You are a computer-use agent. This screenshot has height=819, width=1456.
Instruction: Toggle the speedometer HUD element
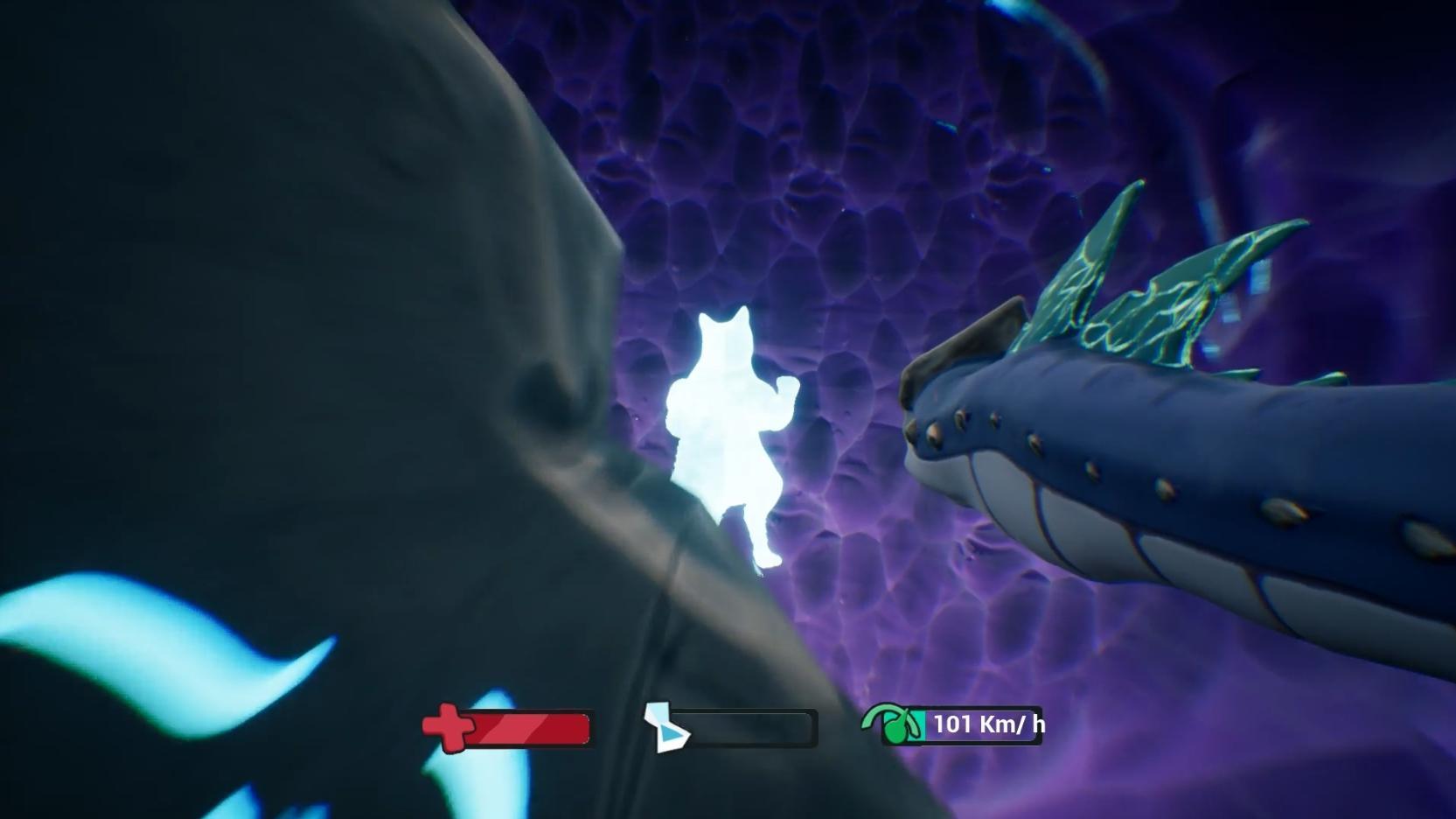click(962, 724)
